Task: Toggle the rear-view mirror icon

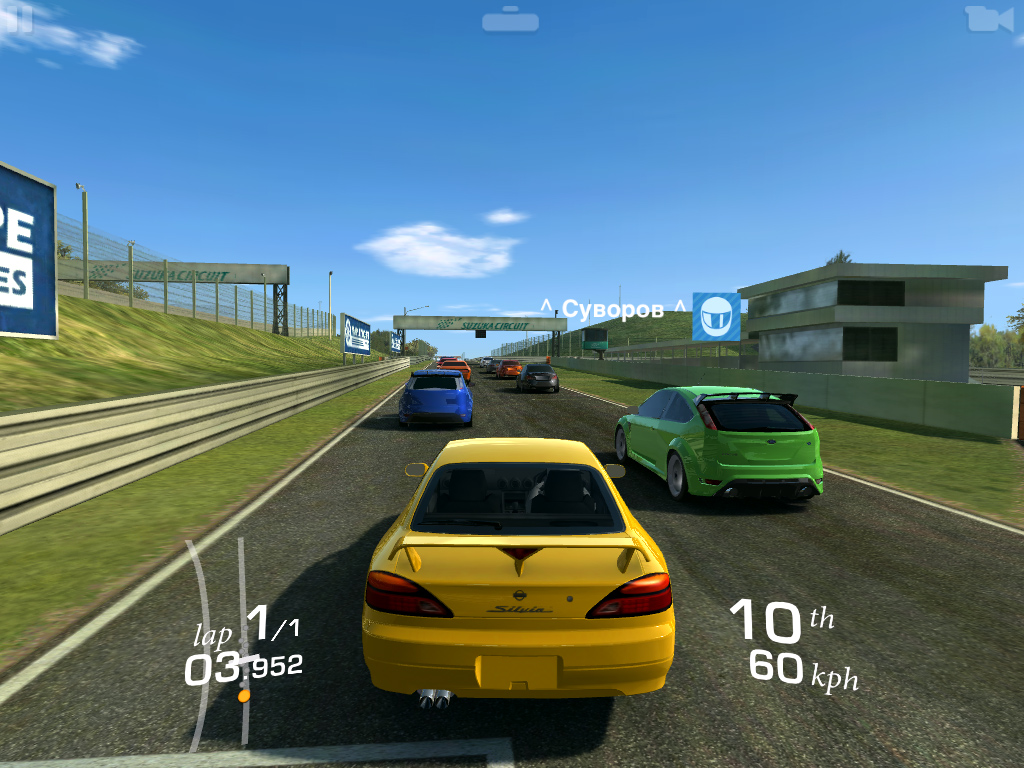Action: 510,21
